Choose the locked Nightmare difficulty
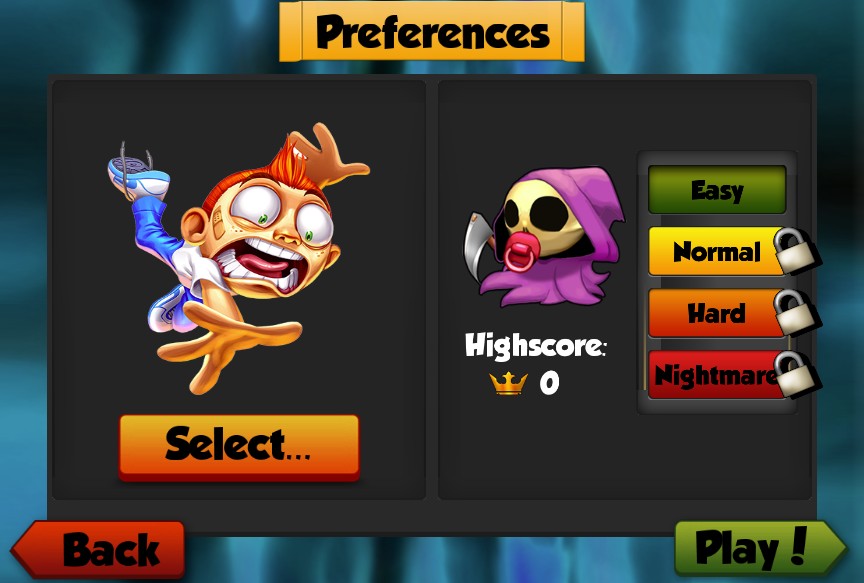Screen dimensions: 864x583 [x=716, y=375]
